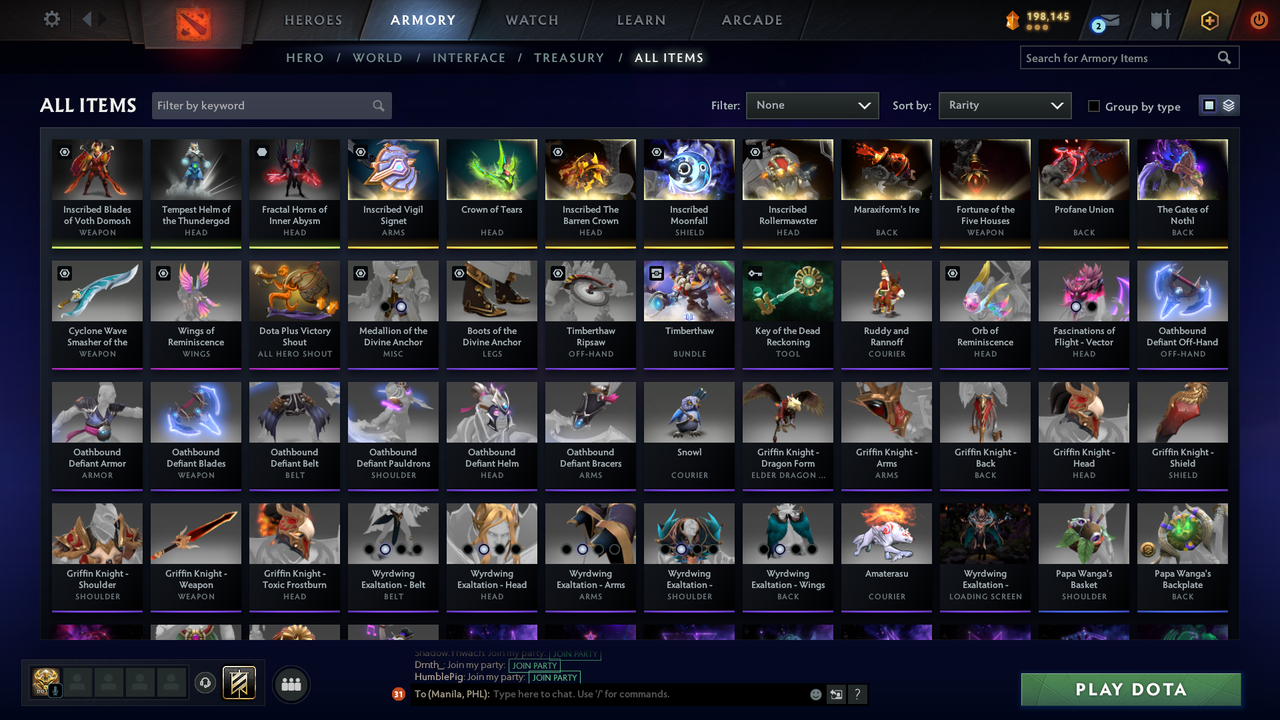Click the chat help question mark icon
Screen dimensions: 1280x720
857,694
